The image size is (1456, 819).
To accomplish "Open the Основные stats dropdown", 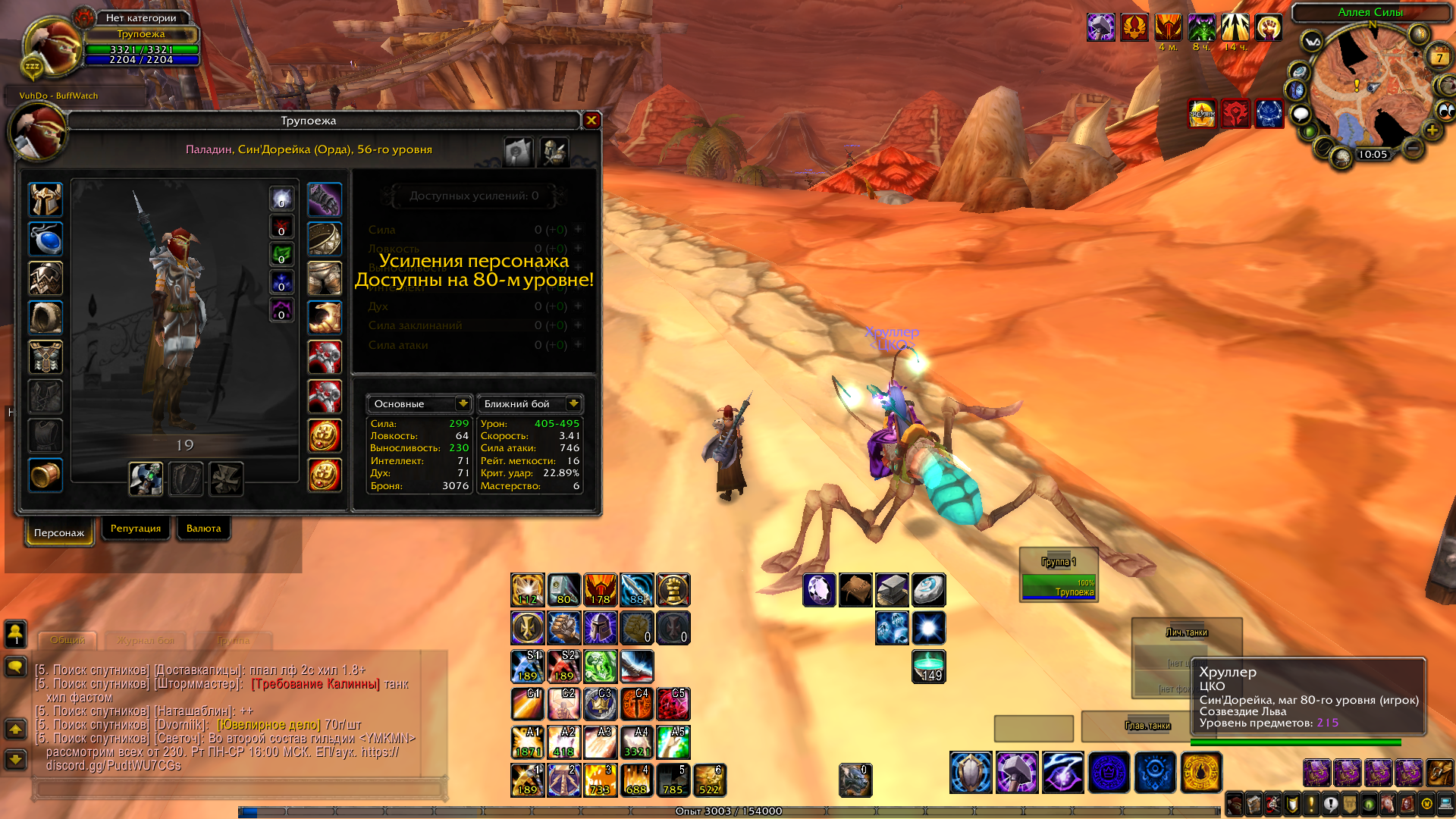I will coord(463,403).
